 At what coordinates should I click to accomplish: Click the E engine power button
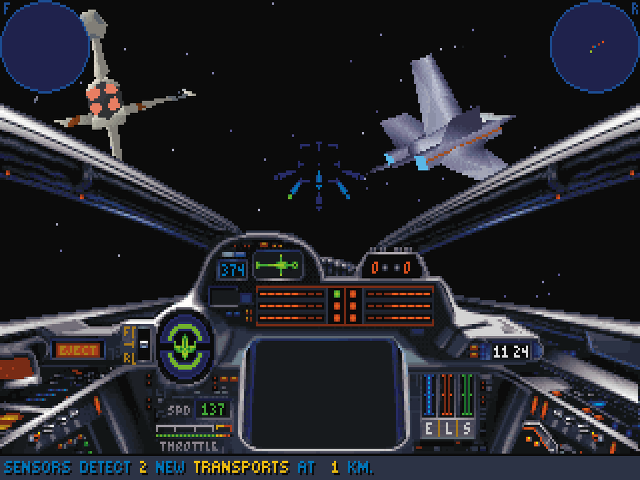coord(428,428)
